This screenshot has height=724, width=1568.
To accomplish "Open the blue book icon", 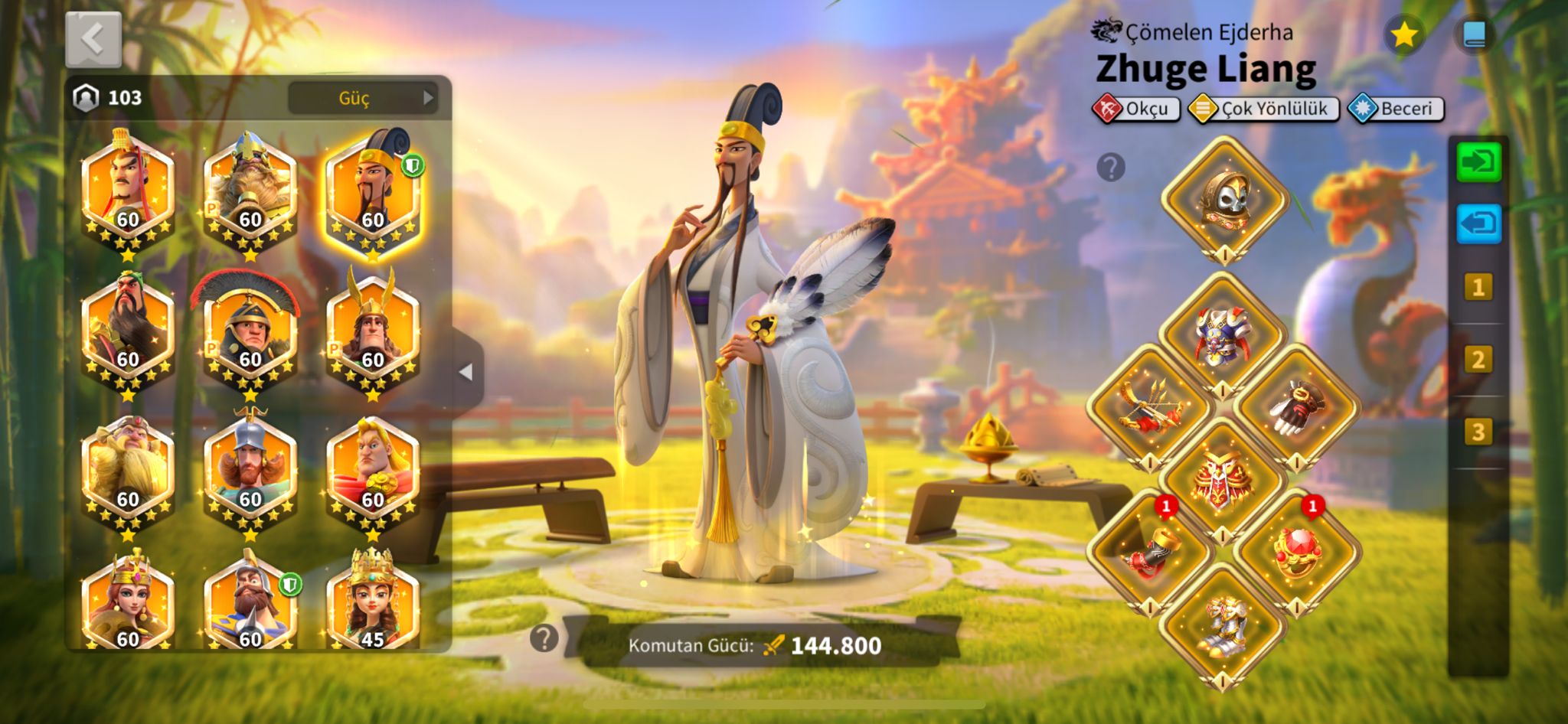I will (1475, 35).
